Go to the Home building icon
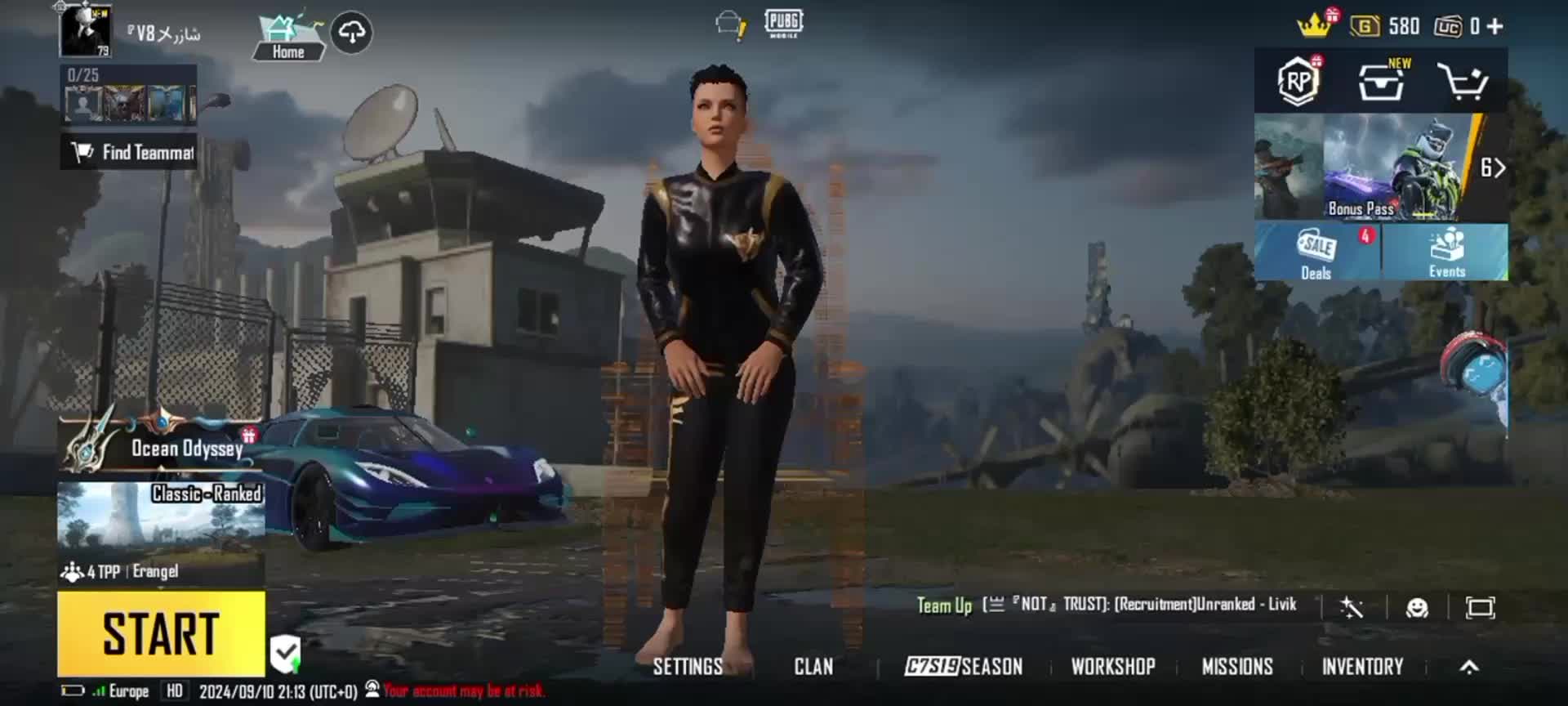Viewport: 1568px width, 706px height. click(287, 37)
